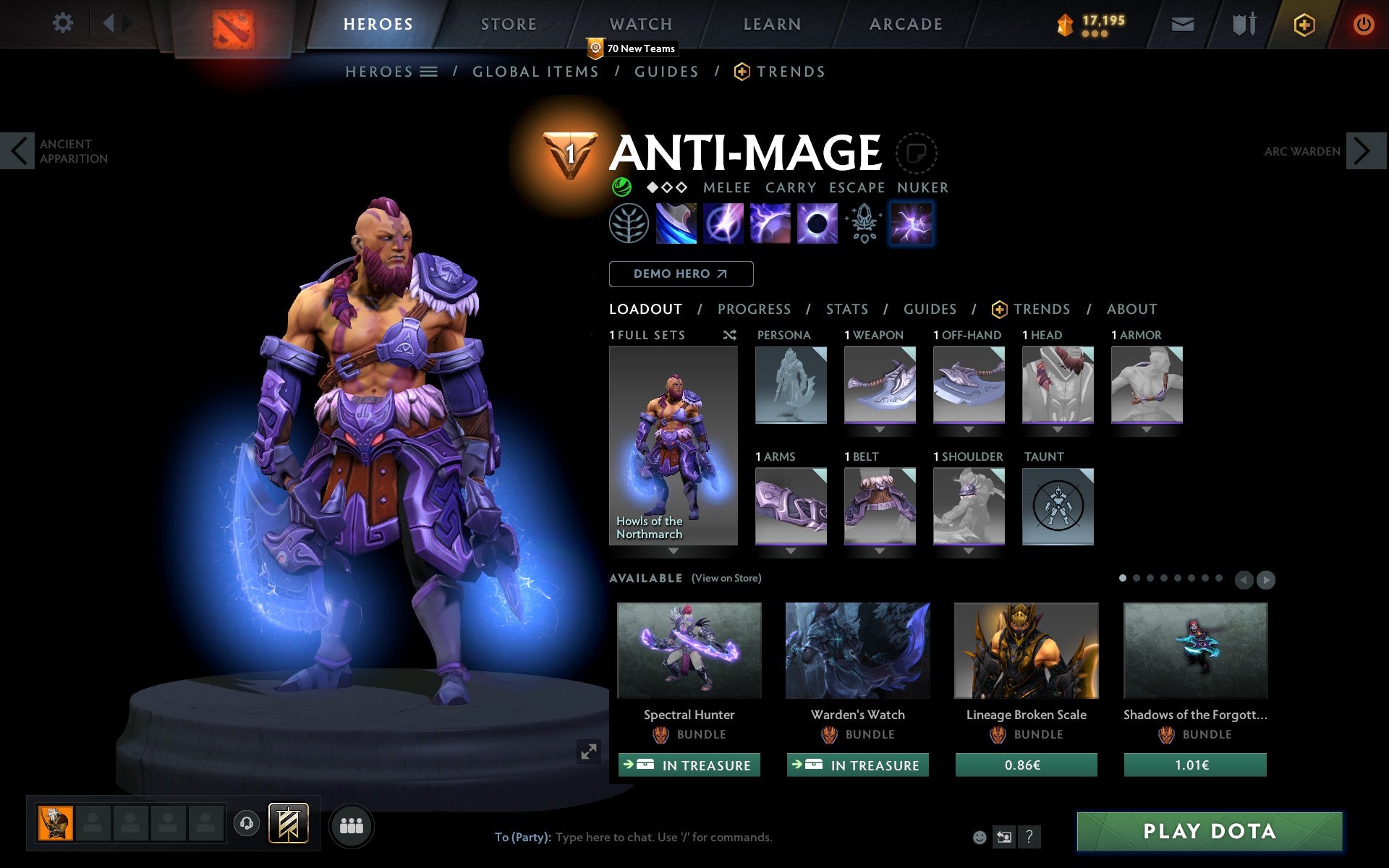Open your mail inbox
The image size is (1389, 868).
point(1182,23)
